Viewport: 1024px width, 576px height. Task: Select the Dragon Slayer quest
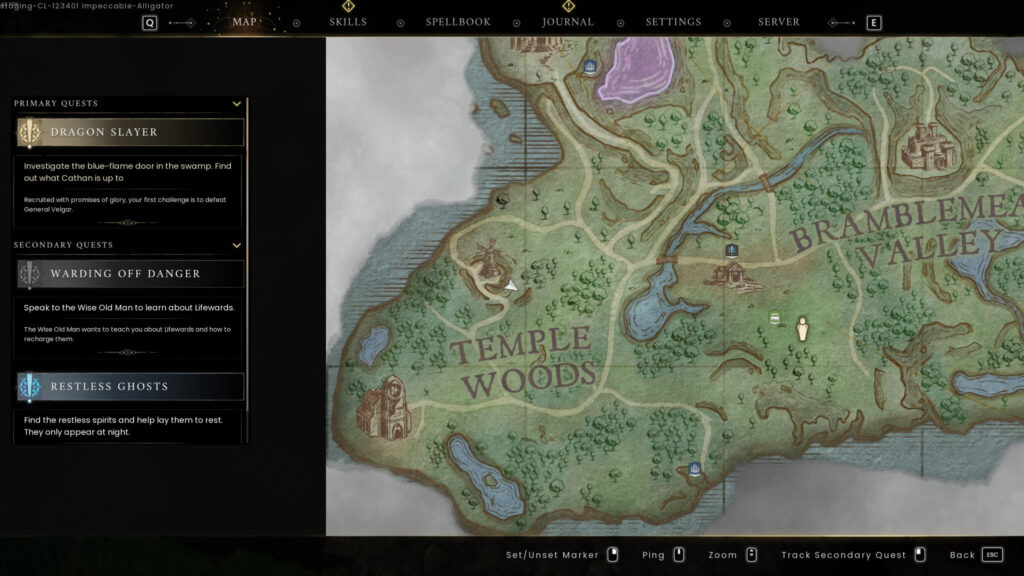pos(130,132)
